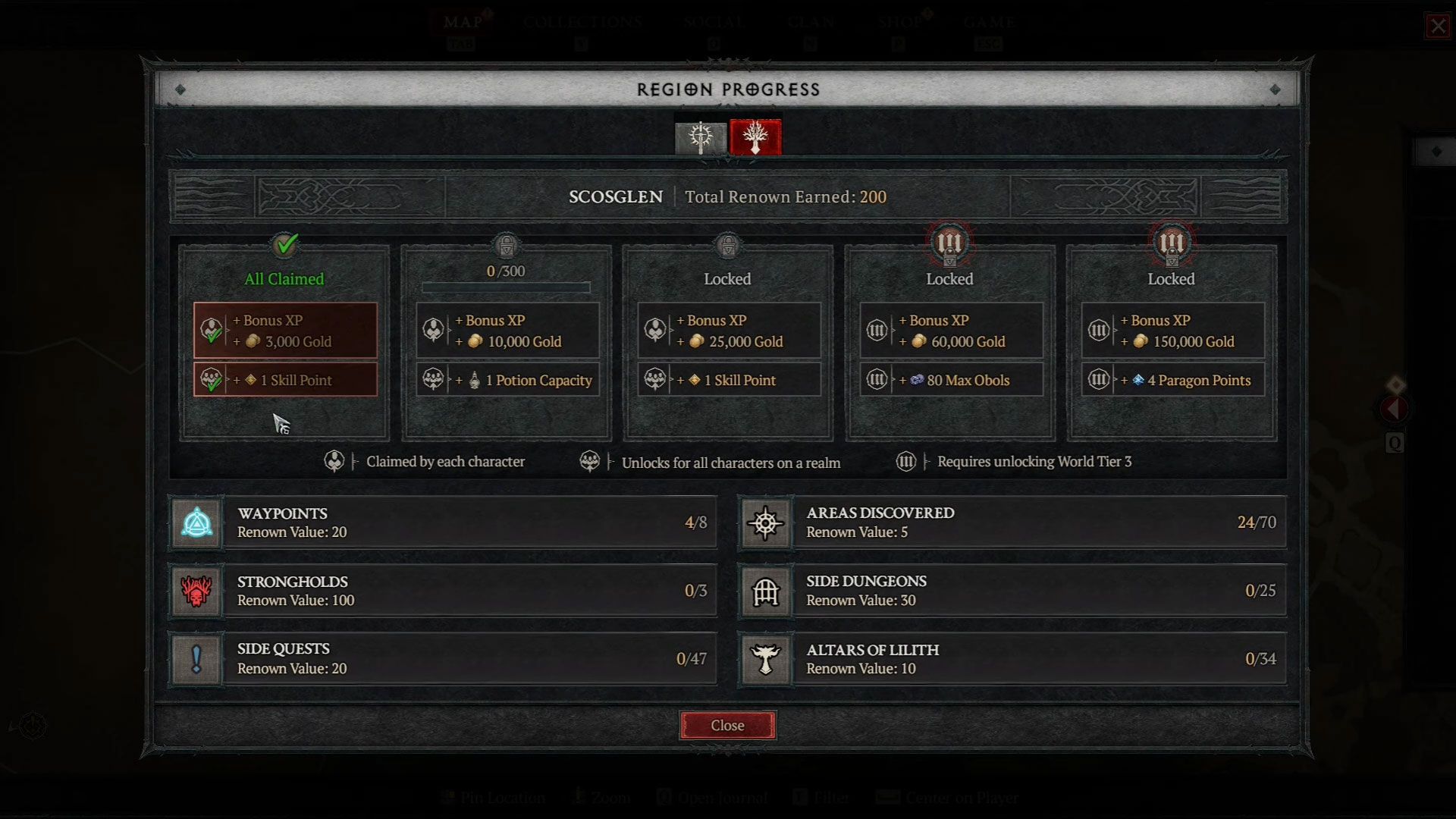Viewport: 1456px width, 819px height.
Task: Select the Side Dungeons row
Action: tap(1012, 591)
